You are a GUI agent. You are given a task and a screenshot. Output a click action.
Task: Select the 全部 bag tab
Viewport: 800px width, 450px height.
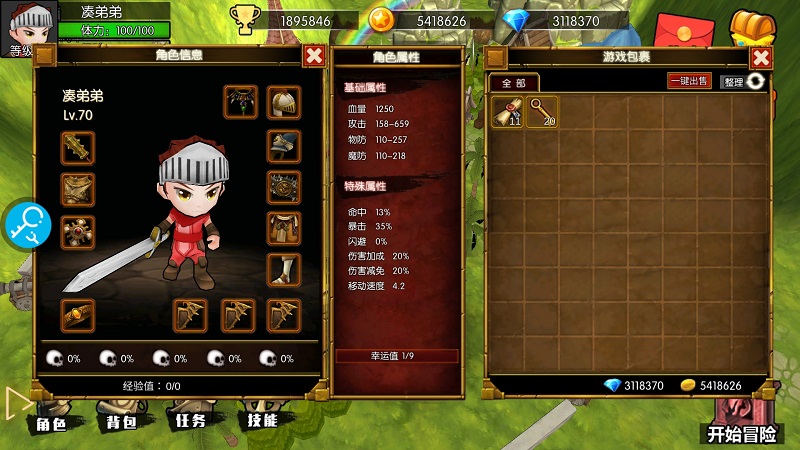click(x=513, y=83)
